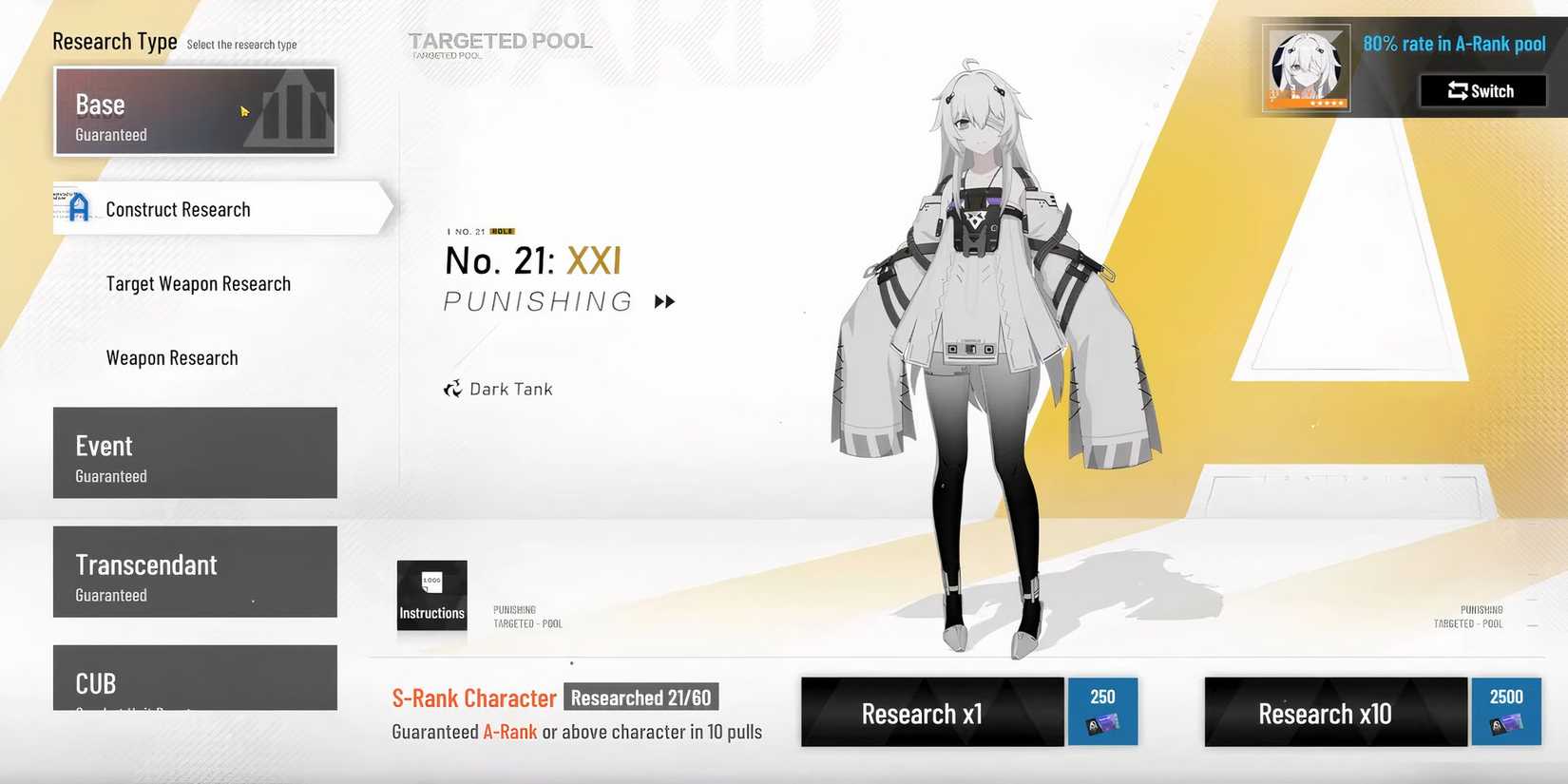The width and height of the screenshot is (1568, 784).
Task: Click the fast-forward arrows beside PUNISHING
Action: tap(665, 301)
